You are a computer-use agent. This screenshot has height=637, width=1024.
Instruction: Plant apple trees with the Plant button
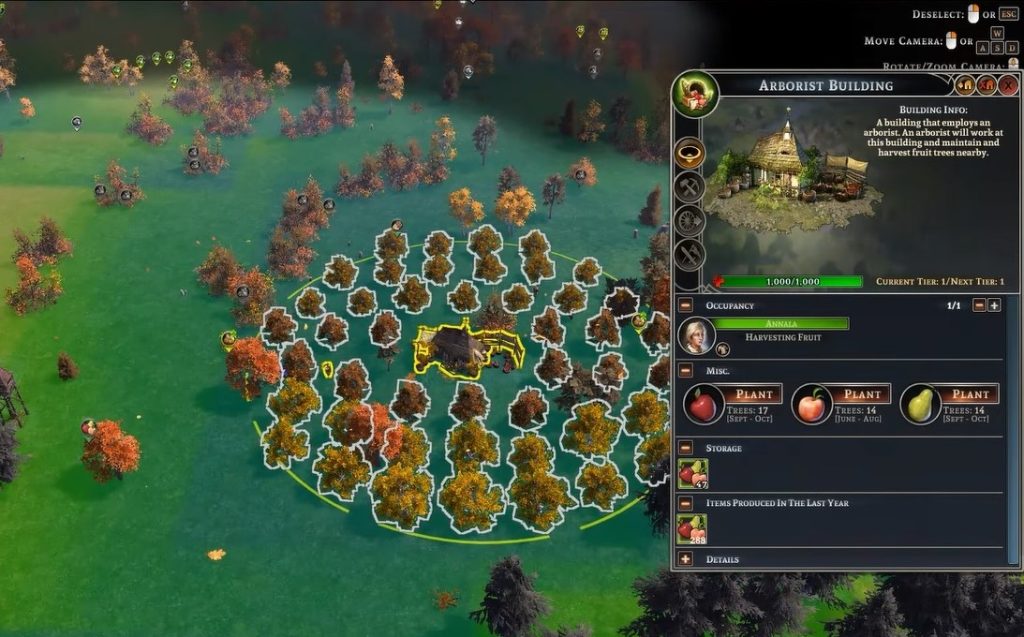pos(754,394)
